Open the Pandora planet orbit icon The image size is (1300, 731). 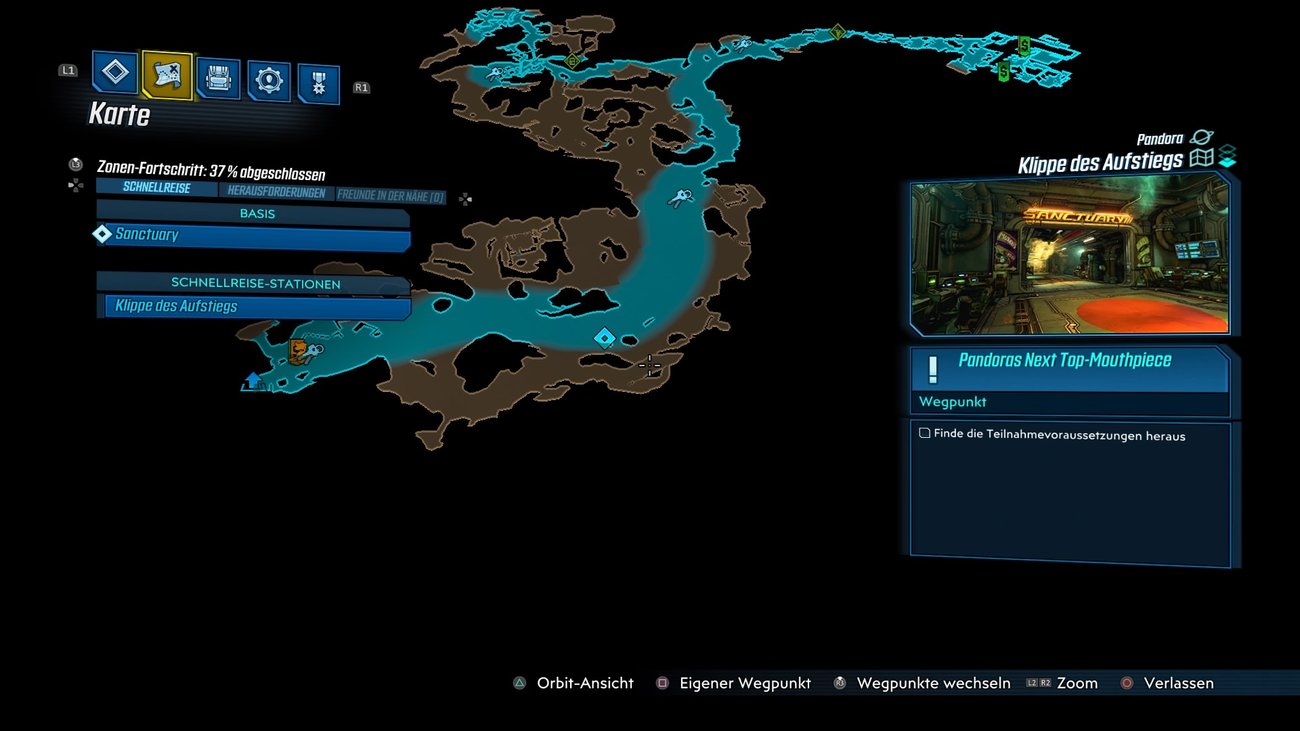pos(1201,138)
